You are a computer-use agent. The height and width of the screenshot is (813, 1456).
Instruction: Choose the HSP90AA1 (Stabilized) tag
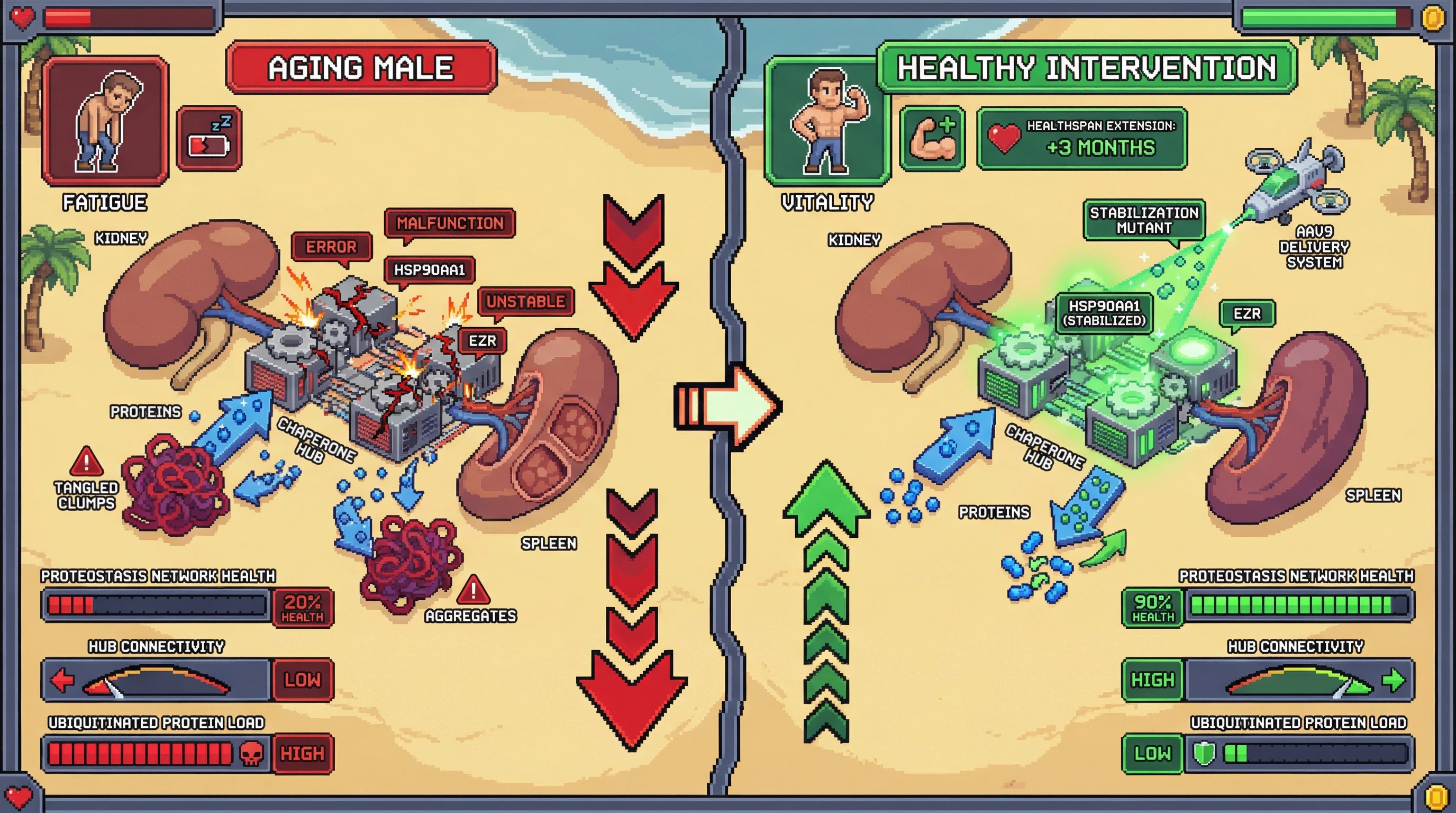coord(1103,313)
